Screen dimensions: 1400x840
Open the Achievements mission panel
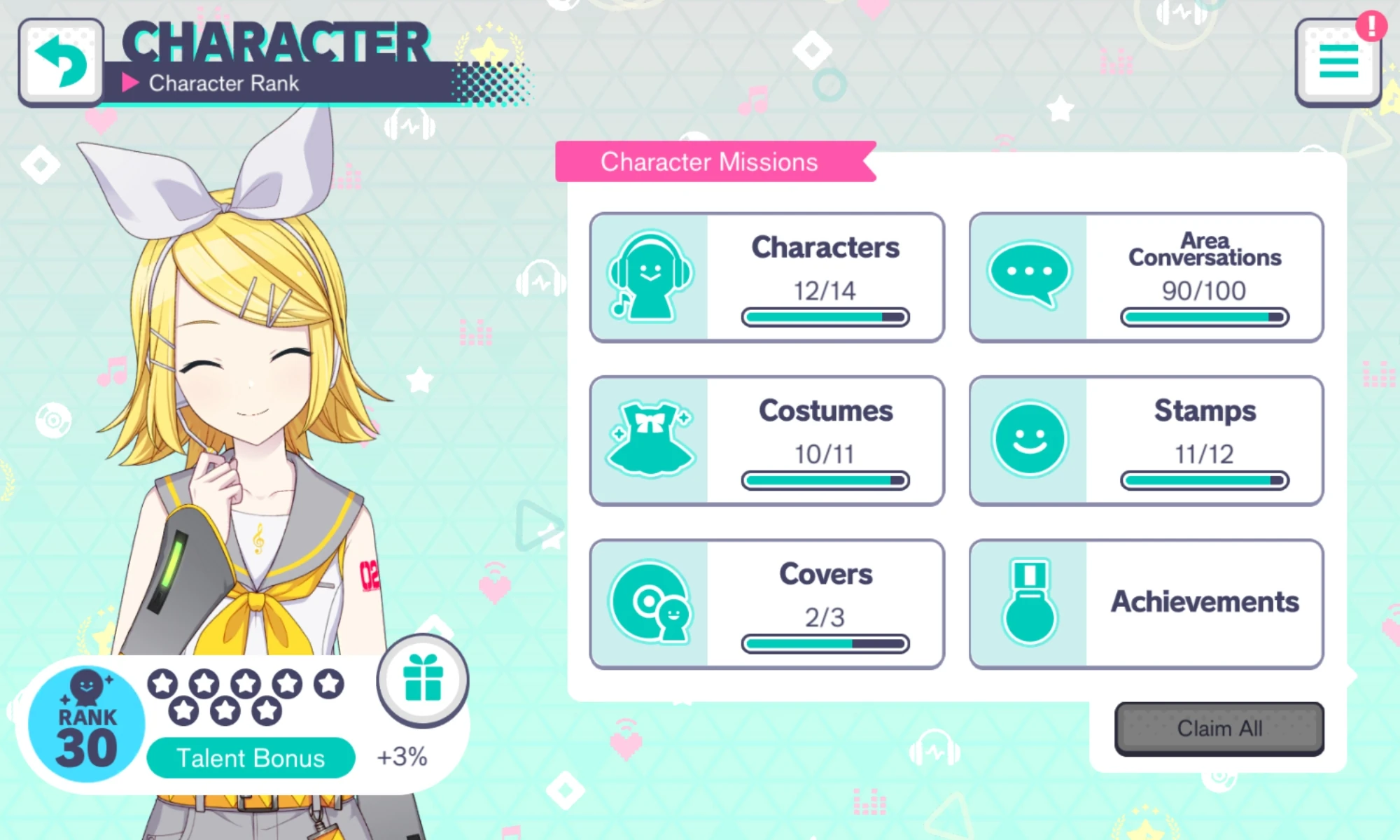(1148, 602)
